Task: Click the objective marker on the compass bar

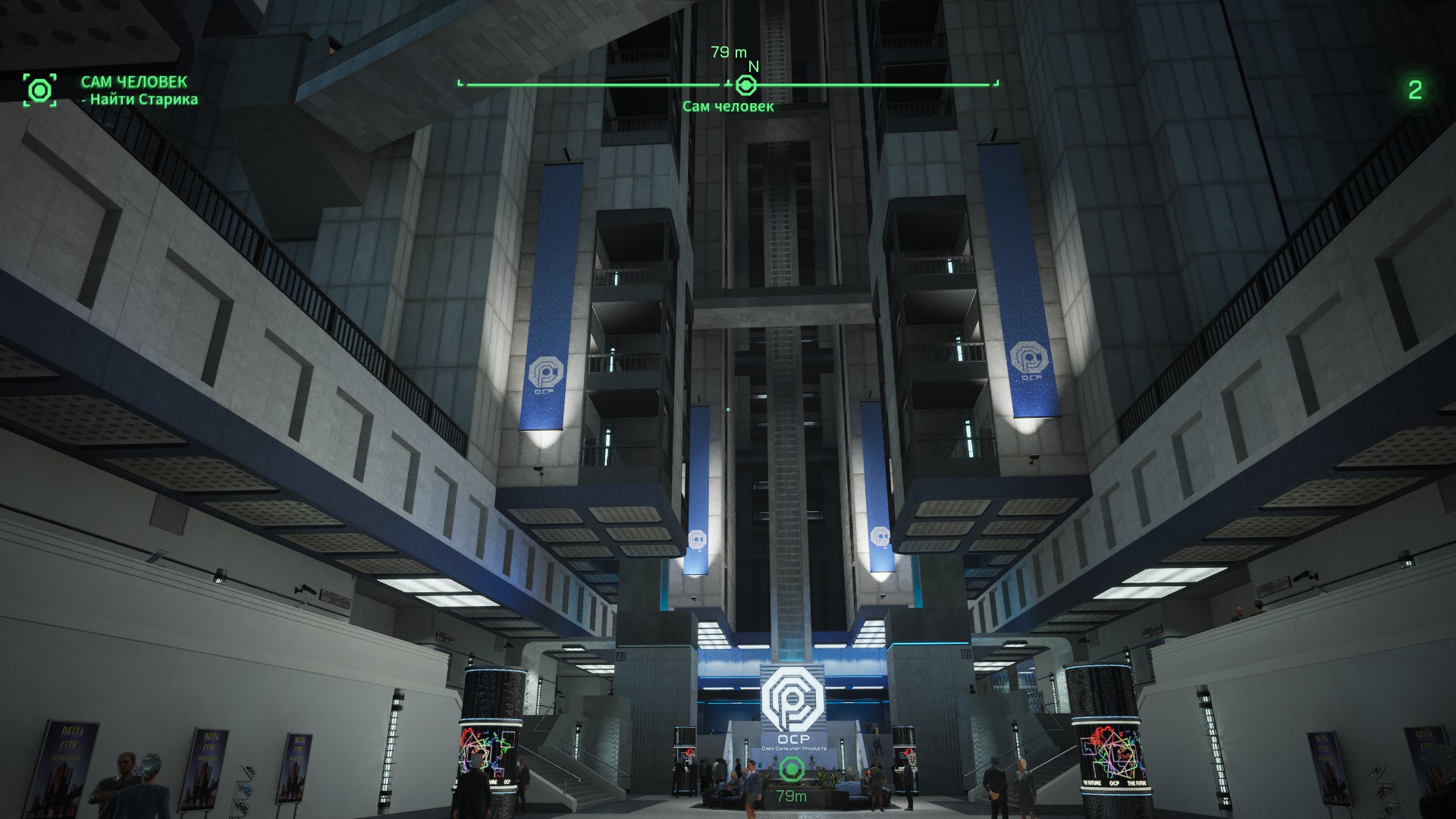Action: tap(746, 85)
